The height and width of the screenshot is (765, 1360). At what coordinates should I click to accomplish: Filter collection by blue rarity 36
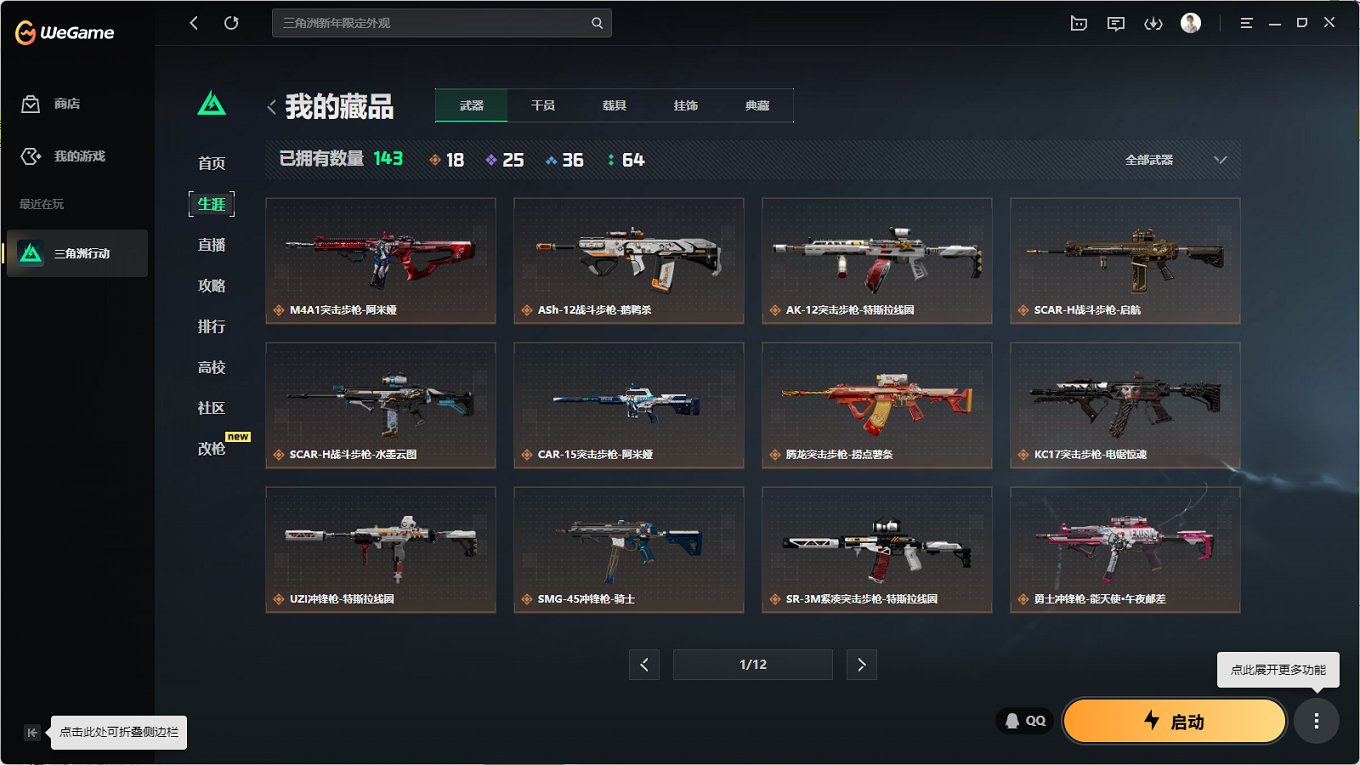coord(565,159)
